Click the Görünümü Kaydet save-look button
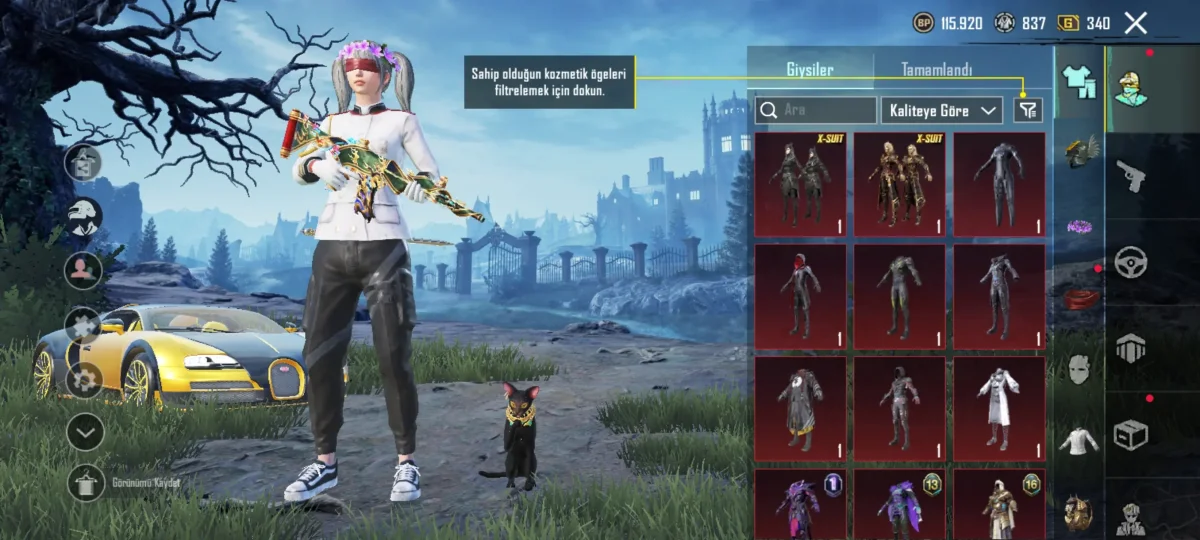 (x=86, y=483)
